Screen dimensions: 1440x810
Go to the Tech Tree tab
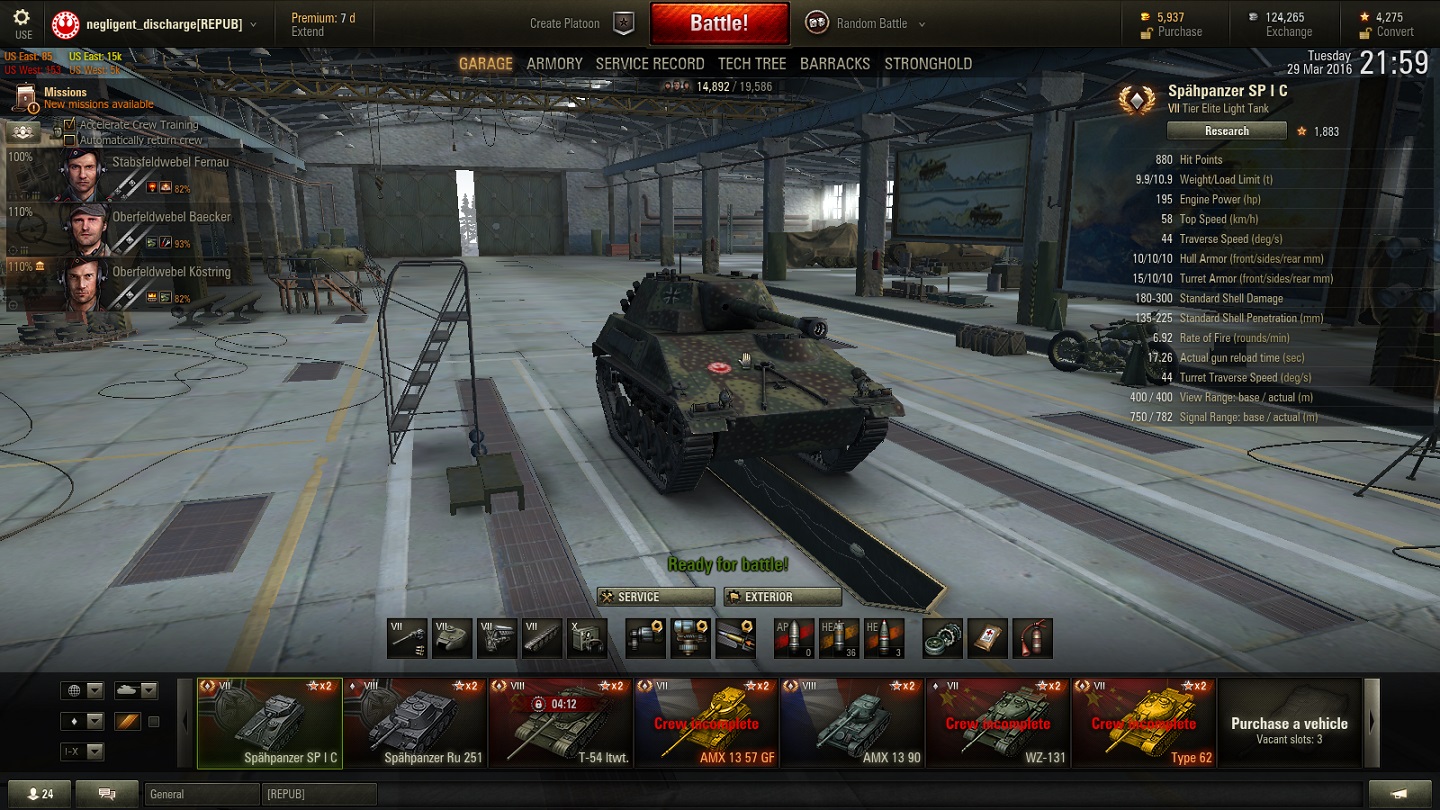tap(752, 64)
